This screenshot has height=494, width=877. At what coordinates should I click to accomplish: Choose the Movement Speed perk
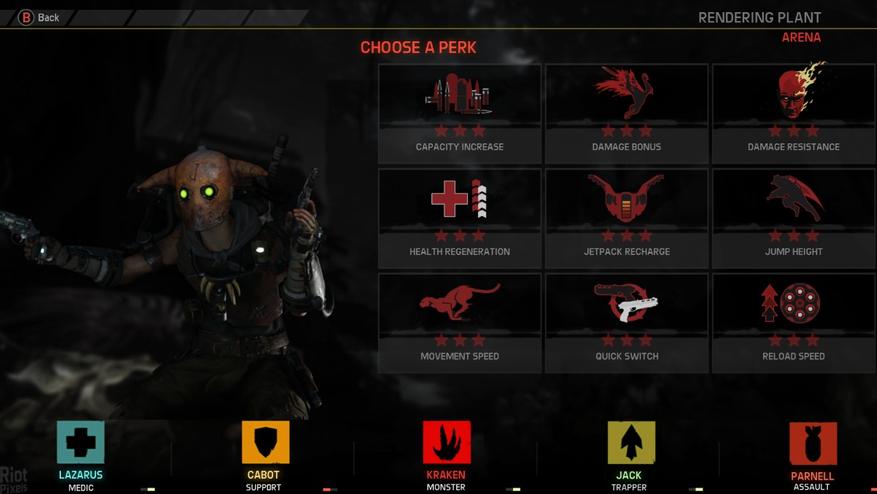459,323
